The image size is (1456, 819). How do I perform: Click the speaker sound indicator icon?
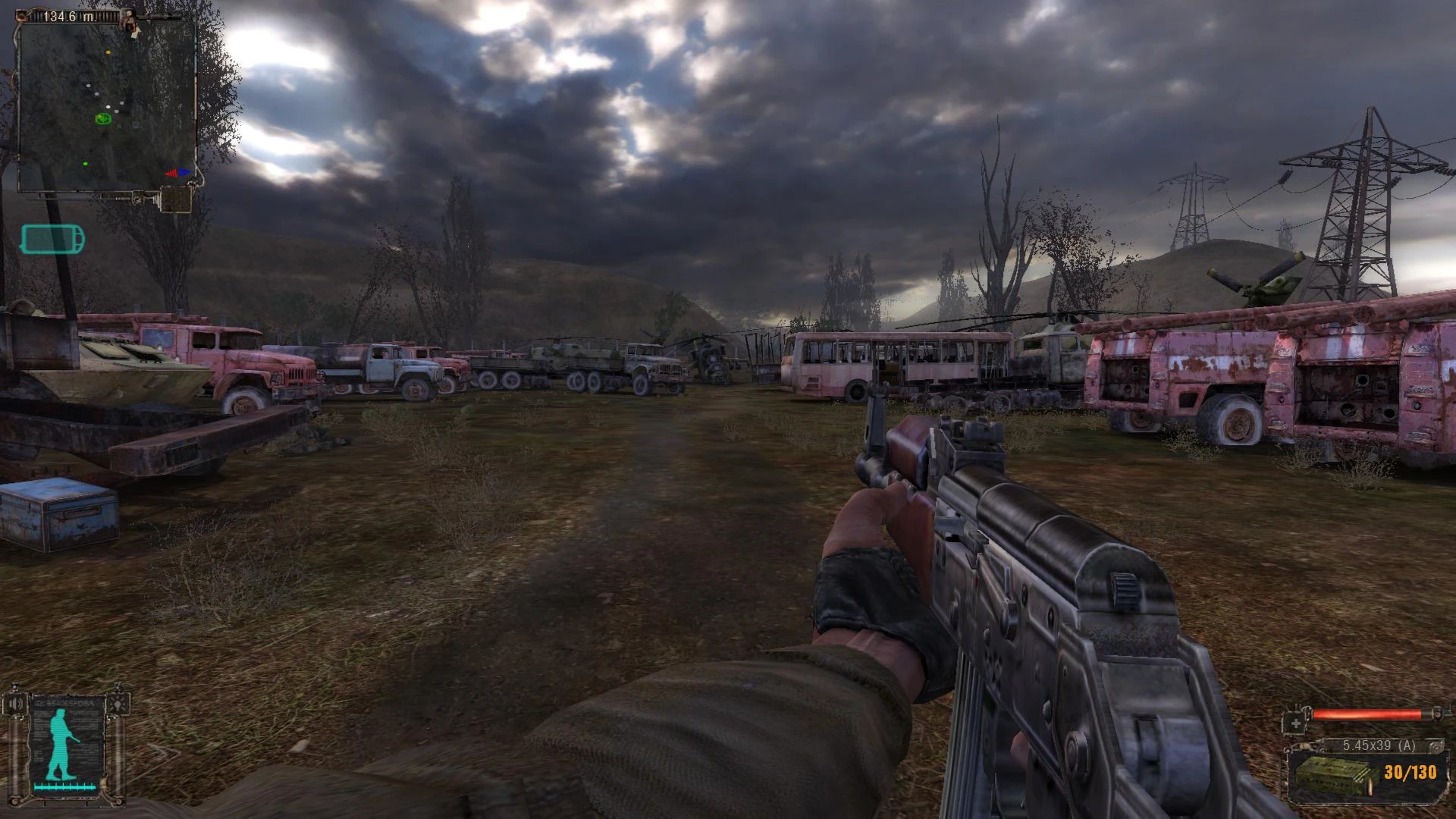tap(17, 703)
